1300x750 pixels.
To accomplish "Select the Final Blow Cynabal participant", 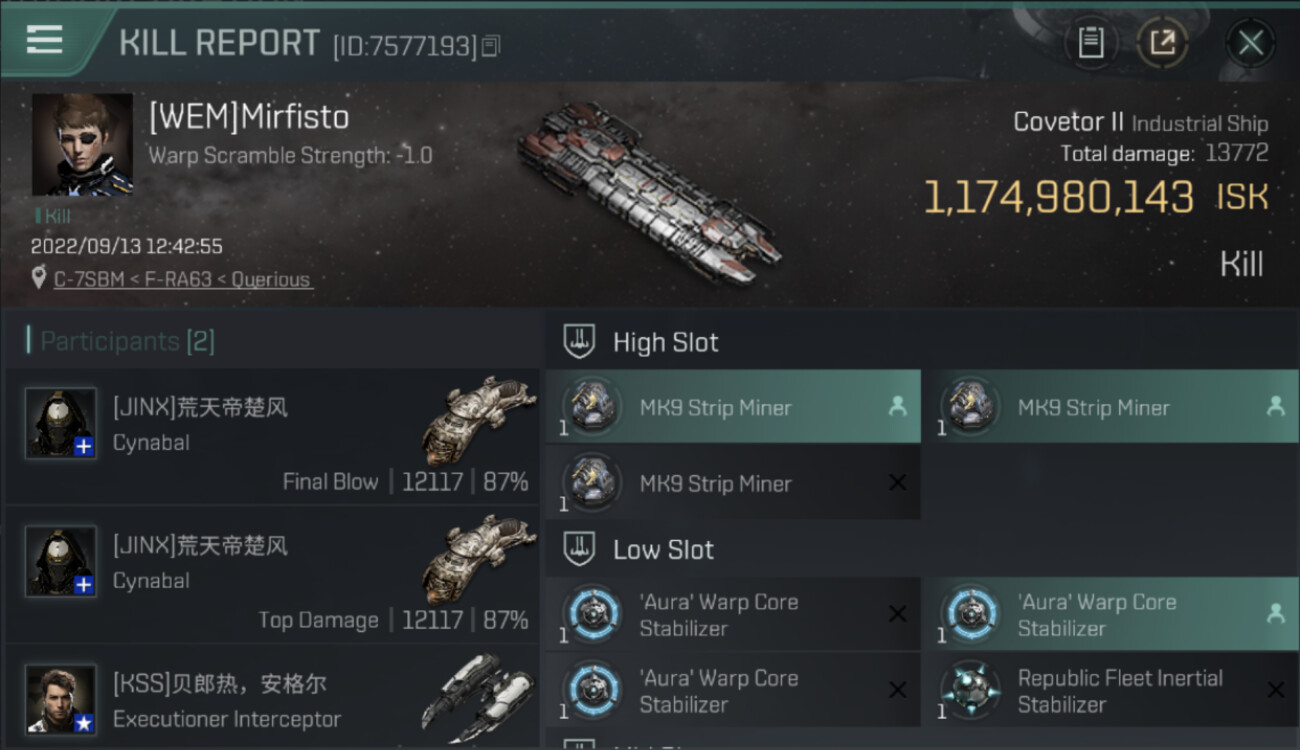I will [x=272, y=436].
